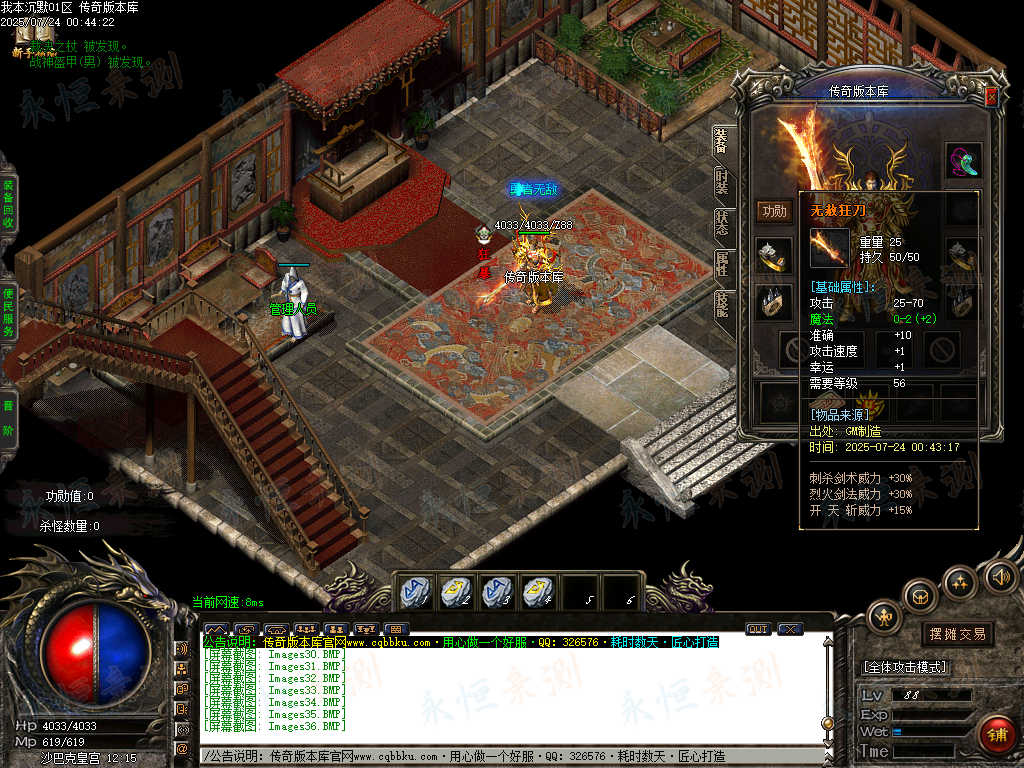Screen dimensions: 1024x768
Task: Use the rune stone in hotbar slot 1
Action: point(416,592)
